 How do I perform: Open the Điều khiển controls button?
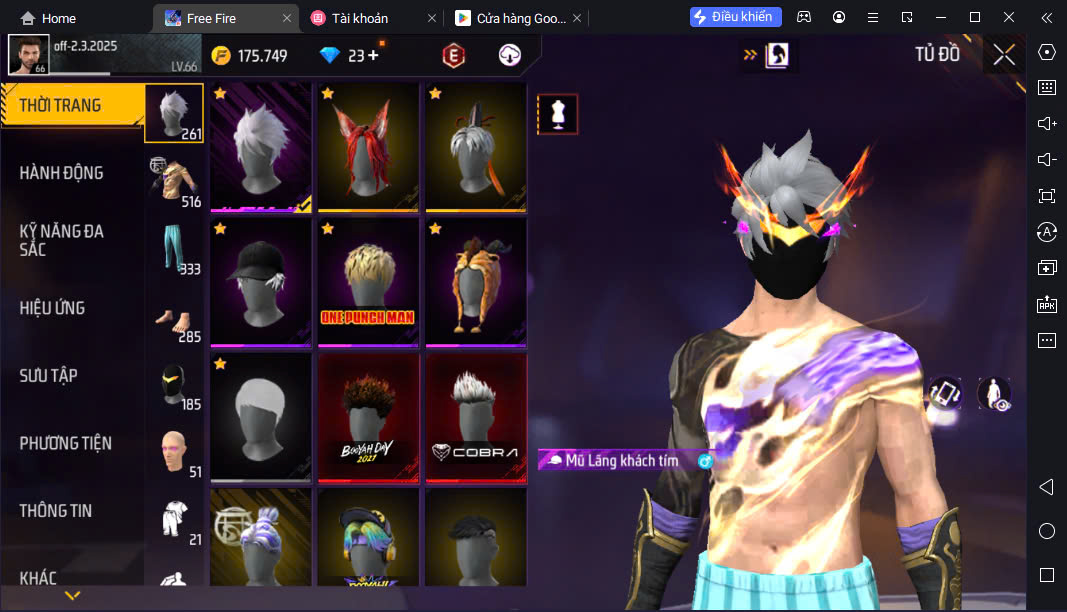point(735,17)
